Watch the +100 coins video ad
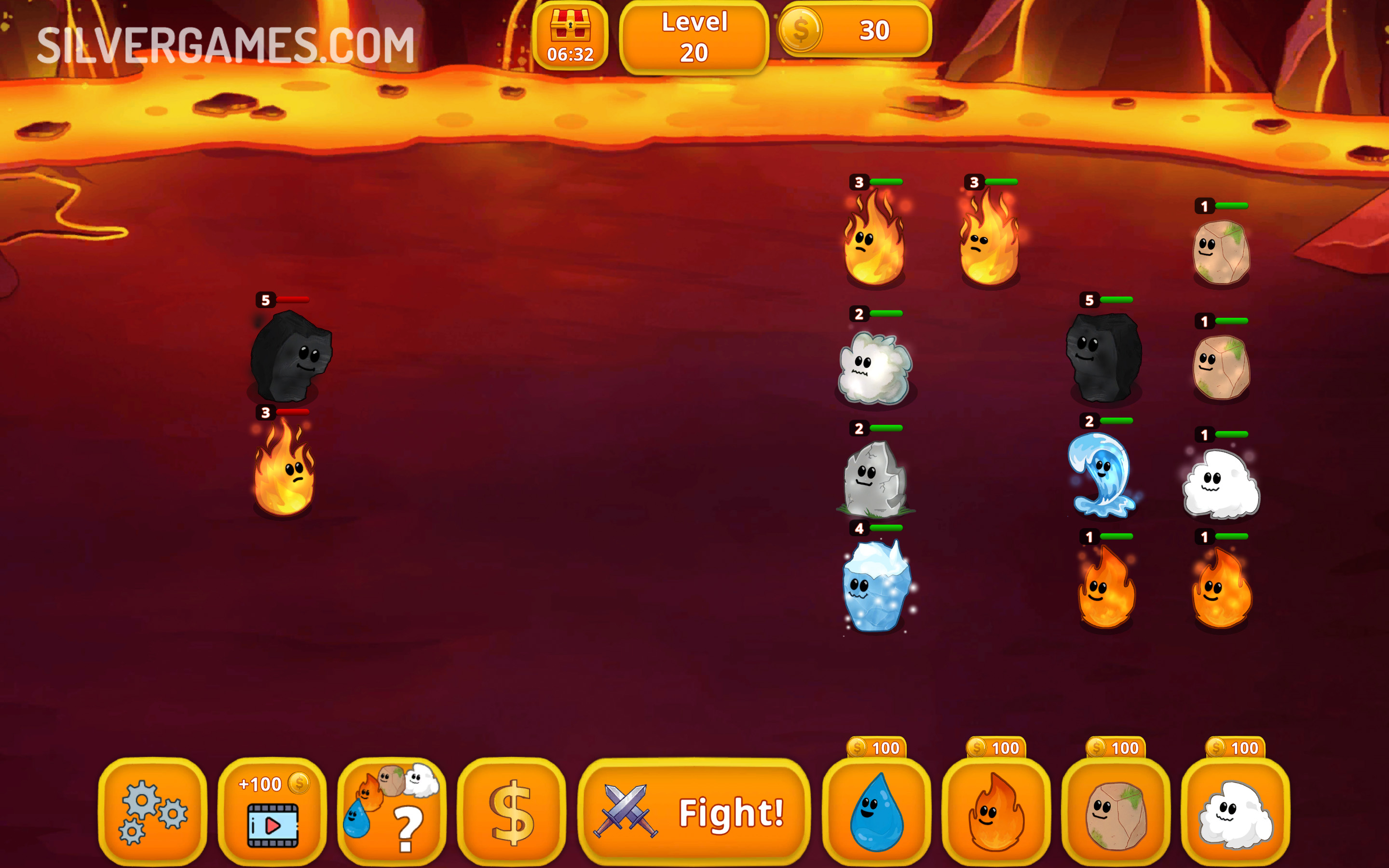 pyautogui.click(x=272, y=811)
